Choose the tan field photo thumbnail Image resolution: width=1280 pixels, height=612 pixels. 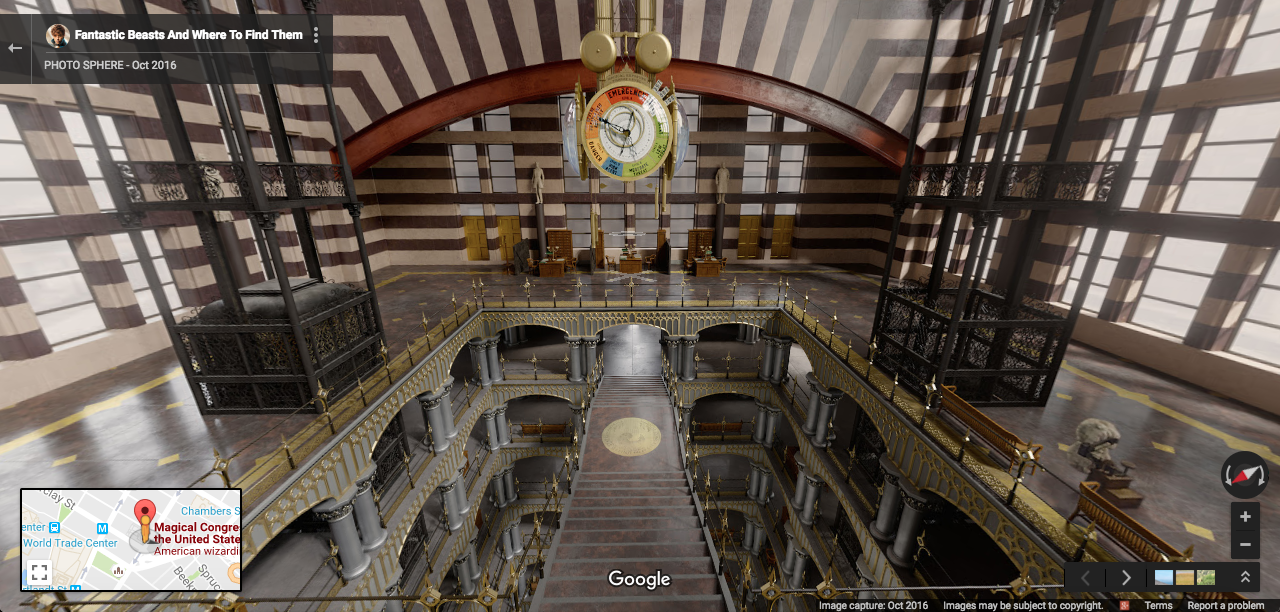pos(1185,577)
